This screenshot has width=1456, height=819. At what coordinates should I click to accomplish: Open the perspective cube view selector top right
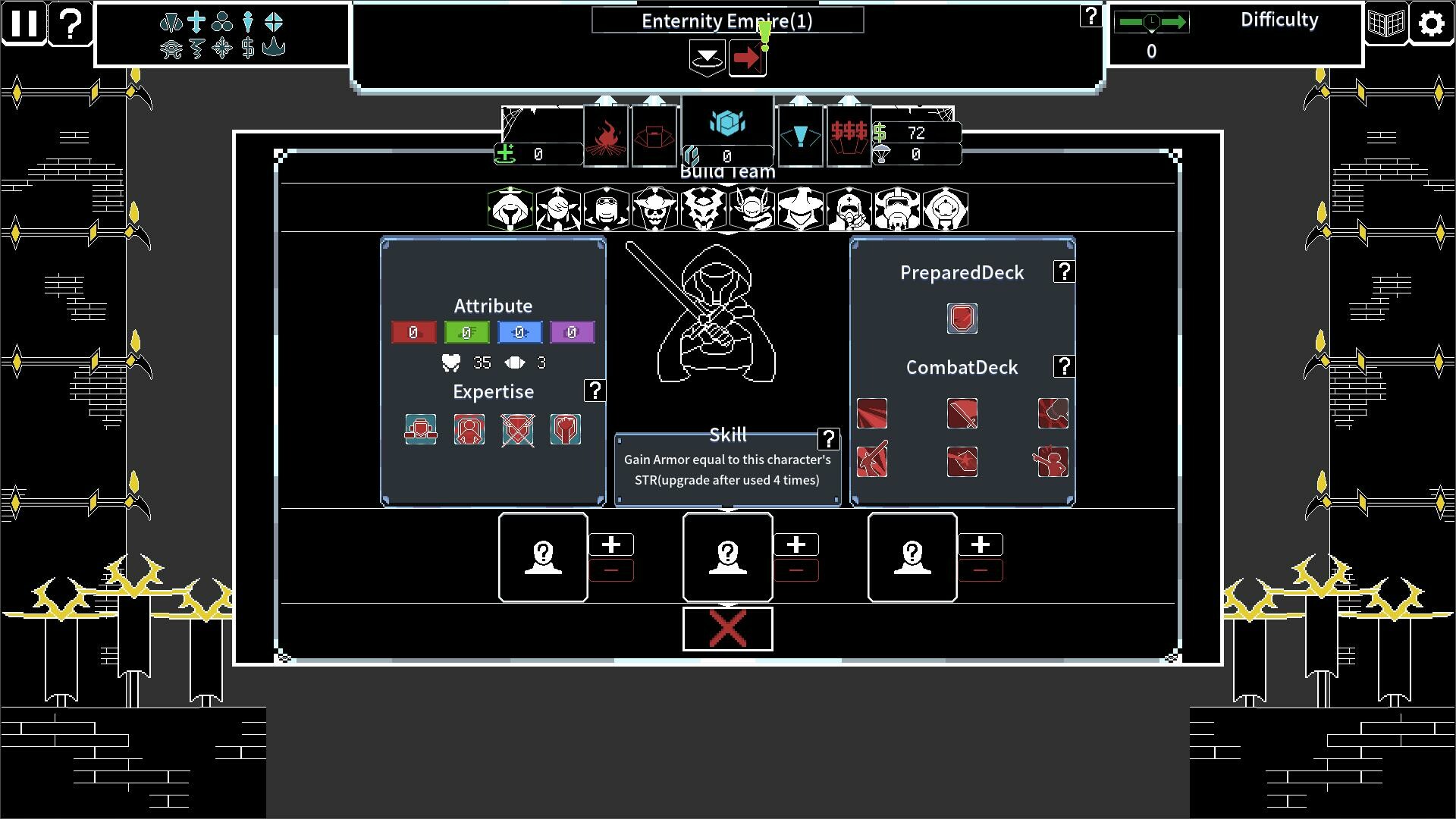(x=1387, y=23)
